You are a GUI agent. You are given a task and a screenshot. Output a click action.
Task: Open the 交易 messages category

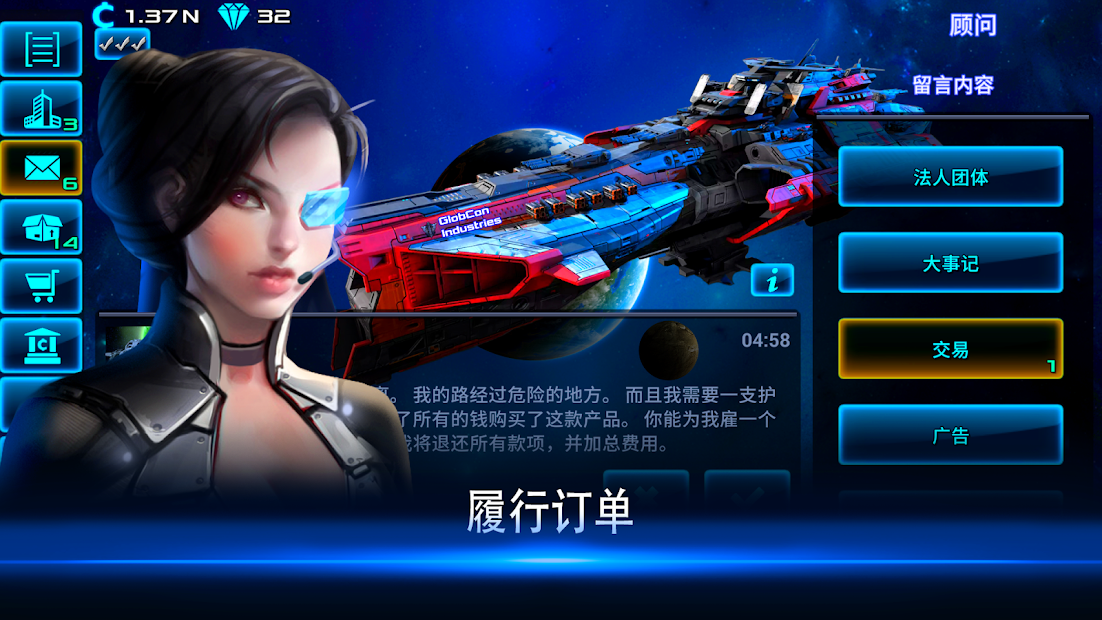point(950,349)
